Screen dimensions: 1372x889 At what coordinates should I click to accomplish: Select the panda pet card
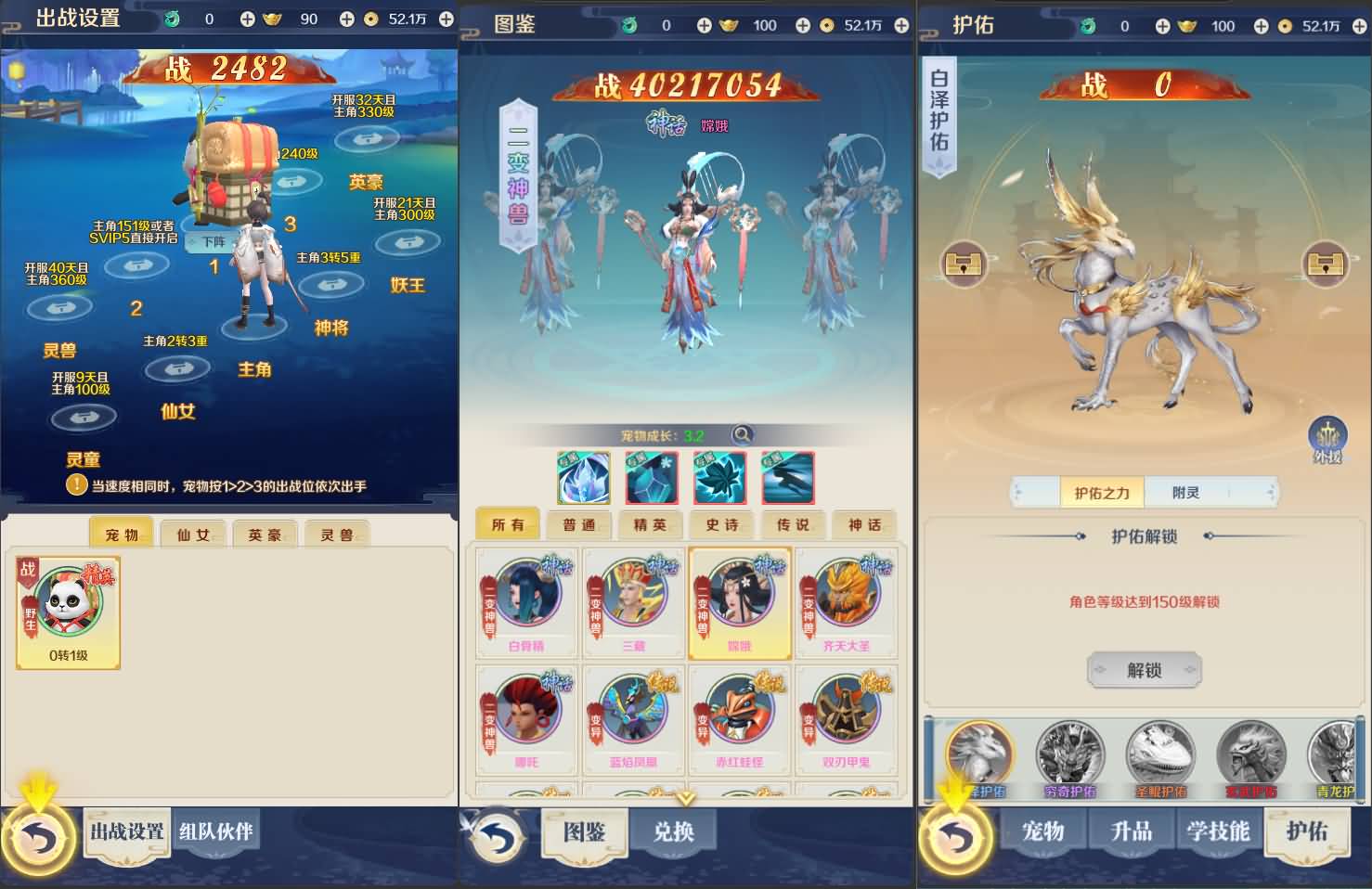pos(69,611)
